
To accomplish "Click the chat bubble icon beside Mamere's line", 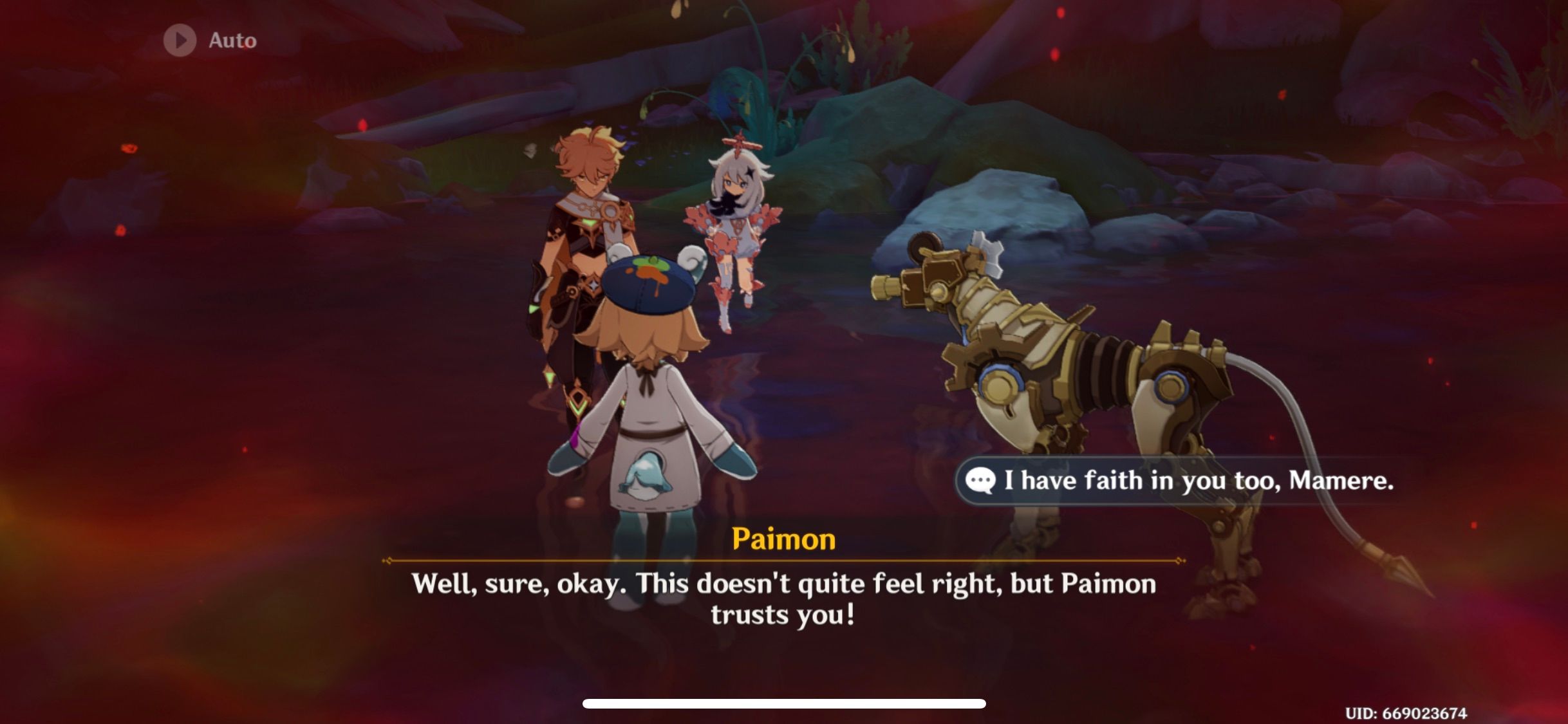I will [x=981, y=481].
